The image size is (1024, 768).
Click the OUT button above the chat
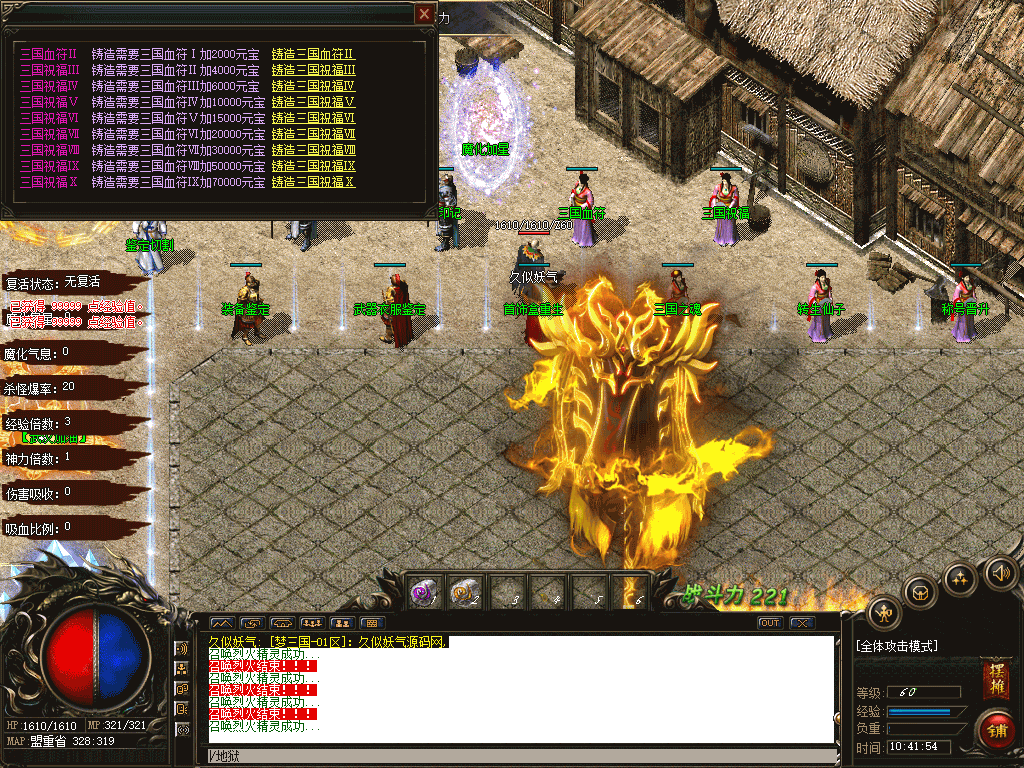(x=769, y=623)
